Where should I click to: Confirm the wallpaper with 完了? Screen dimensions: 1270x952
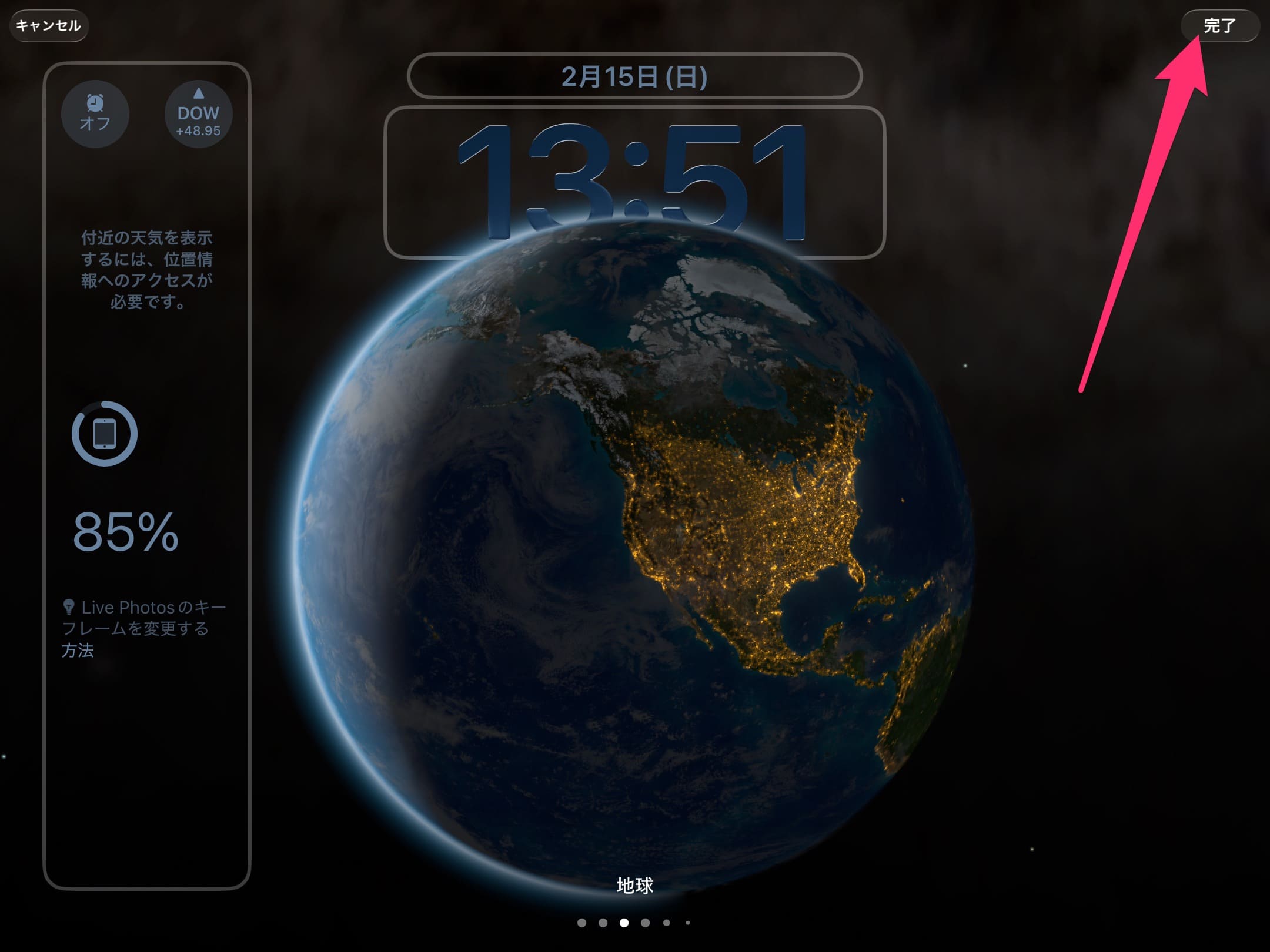pyautogui.click(x=1219, y=26)
